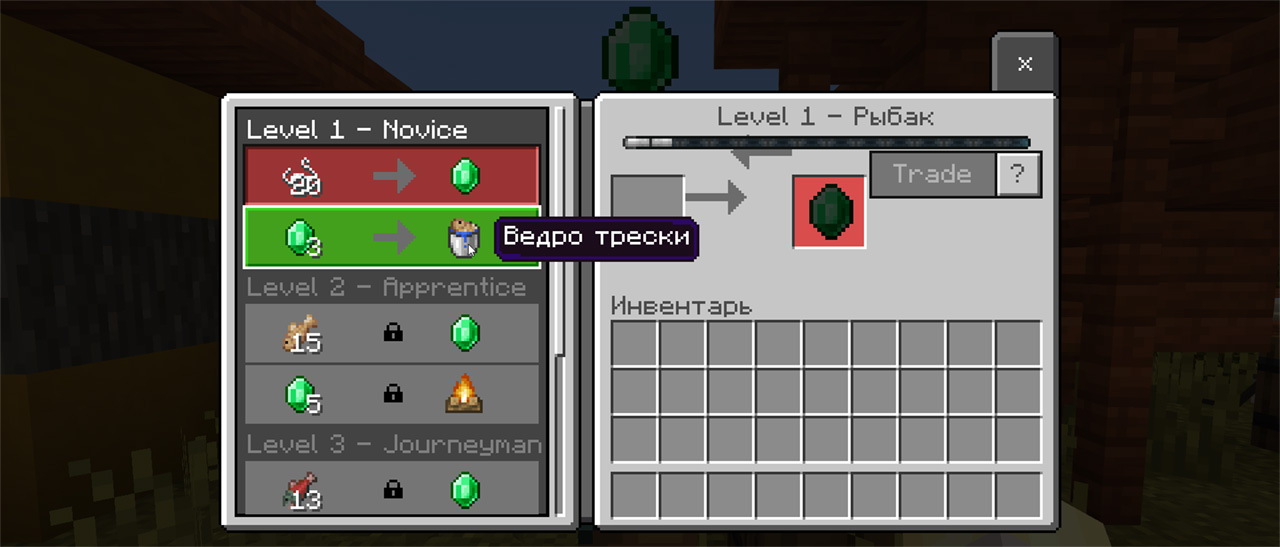Select the 20 string for emerald trade
Image resolution: width=1280 pixels, height=547 pixels.
coord(391,177)
